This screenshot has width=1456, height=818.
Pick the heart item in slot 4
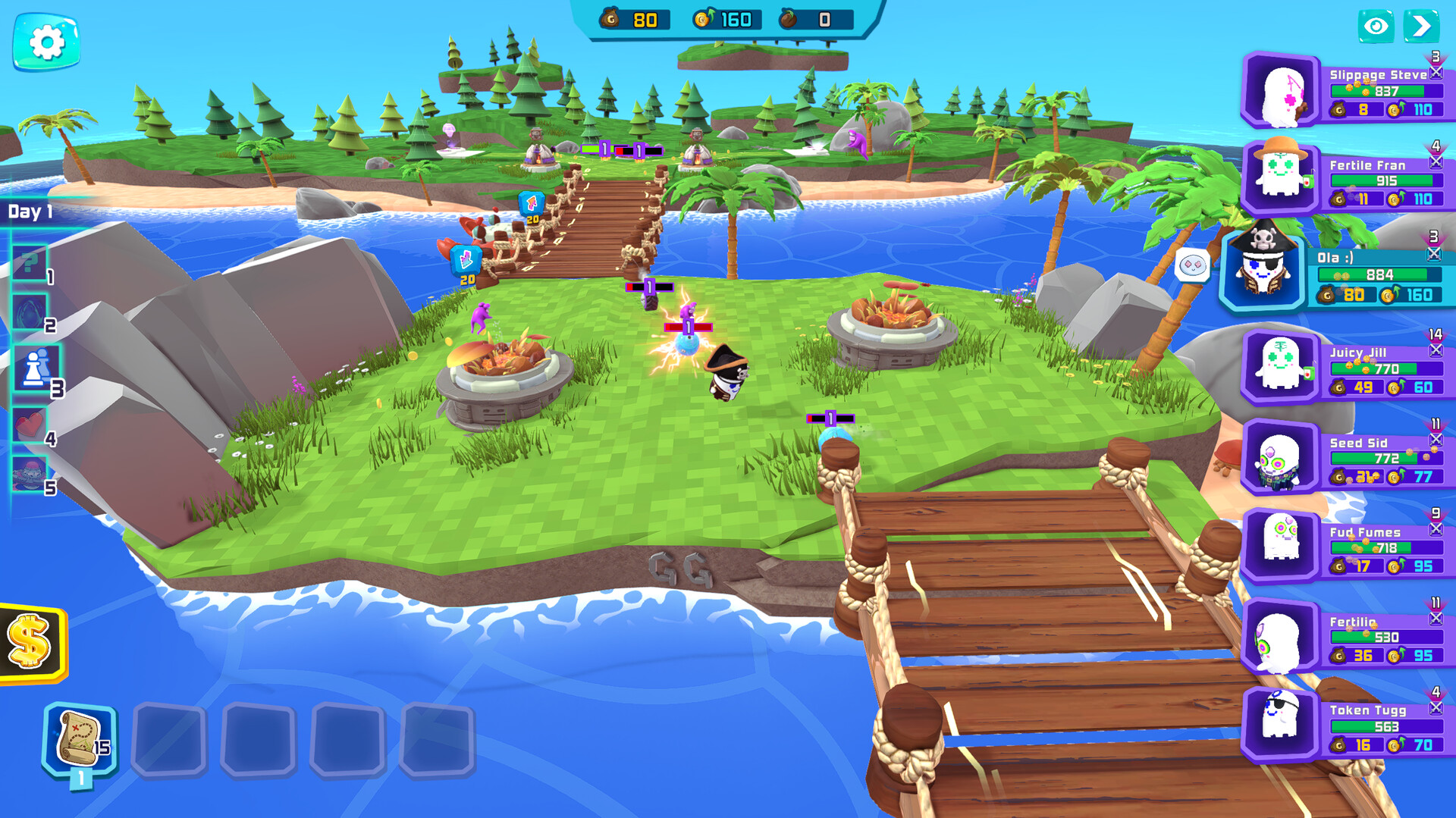[x=30, y=425]
